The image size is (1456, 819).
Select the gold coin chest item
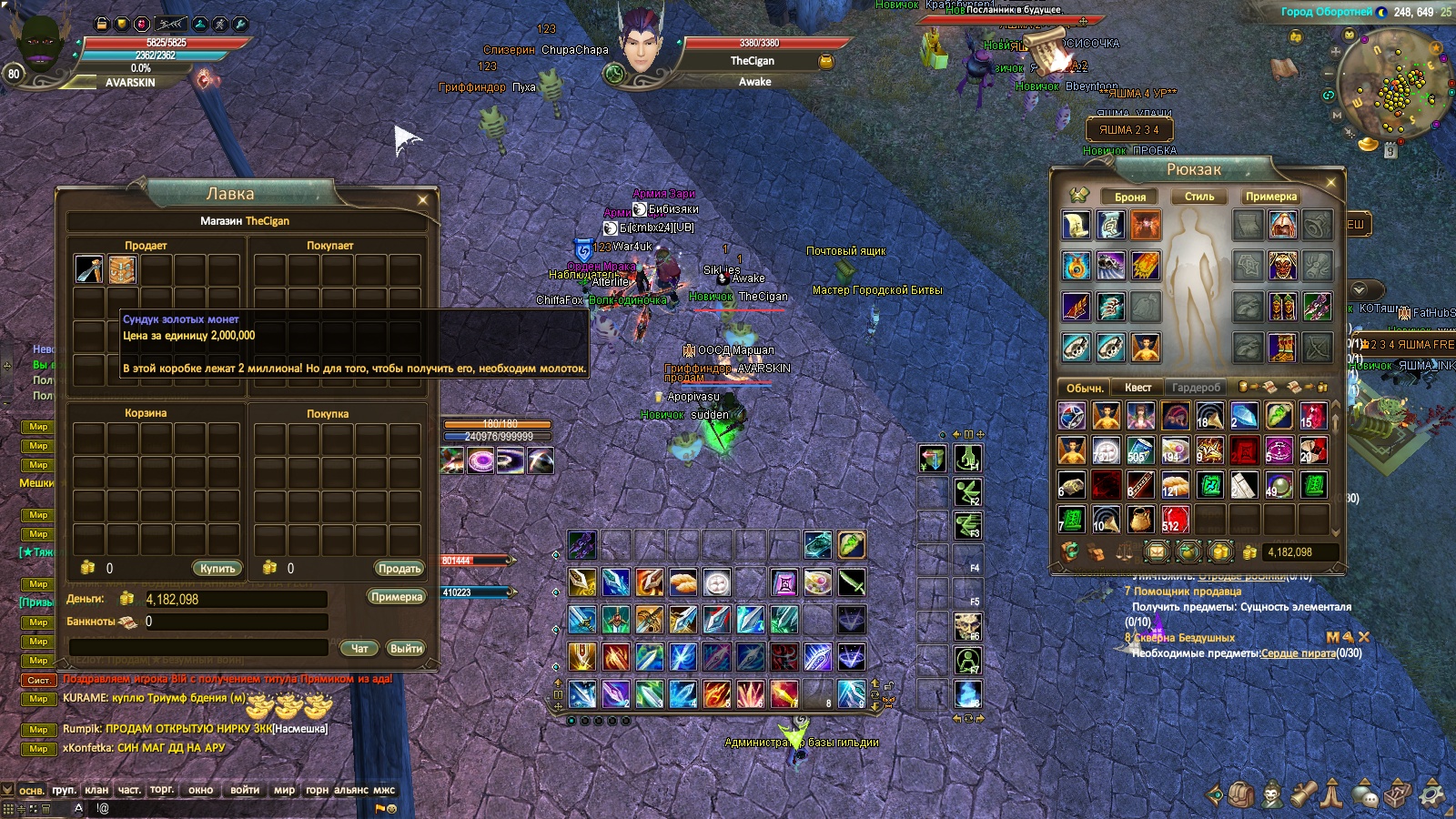point(123,269)
